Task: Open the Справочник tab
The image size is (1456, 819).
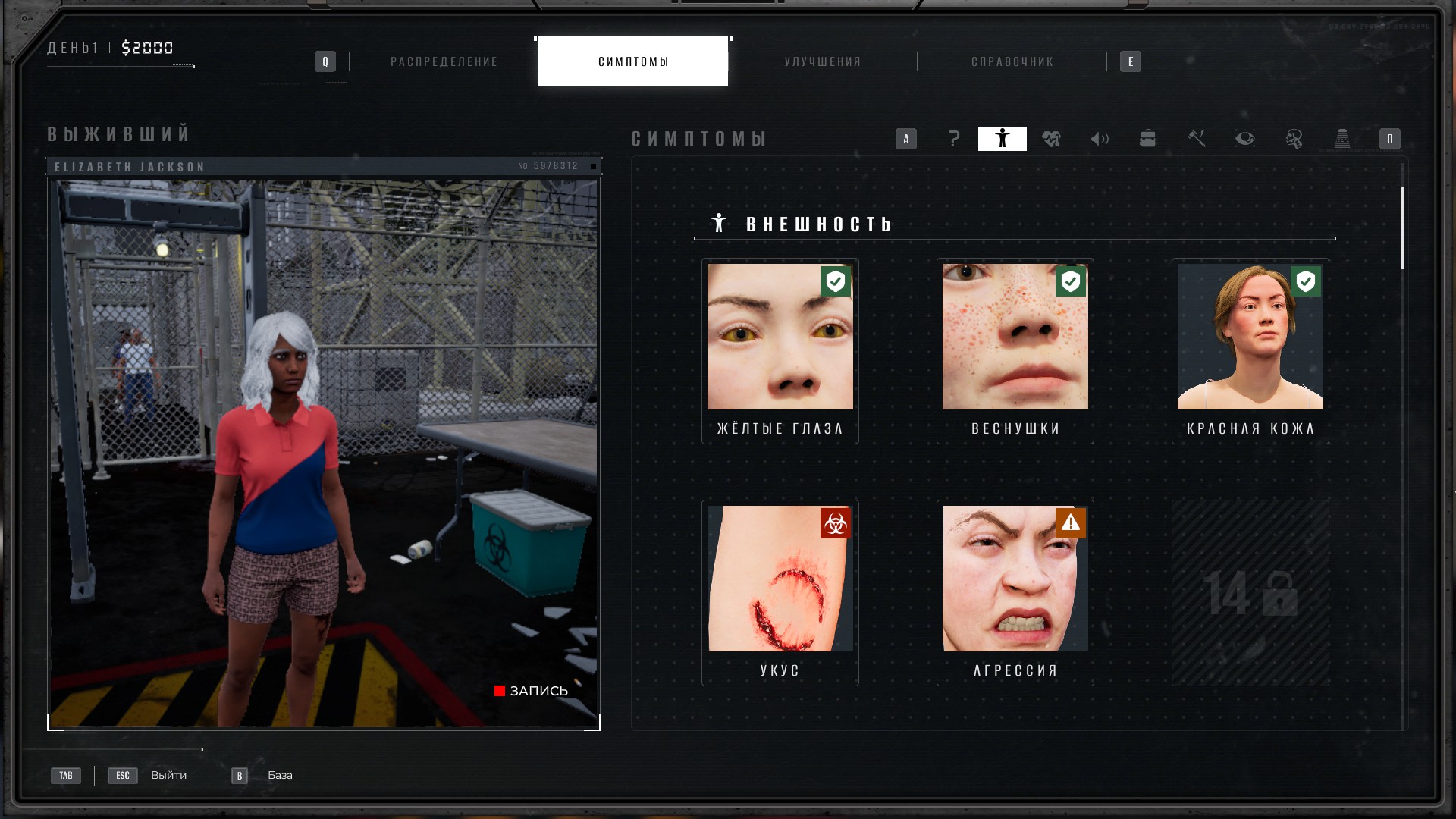Action: [x=1012, y=61]
